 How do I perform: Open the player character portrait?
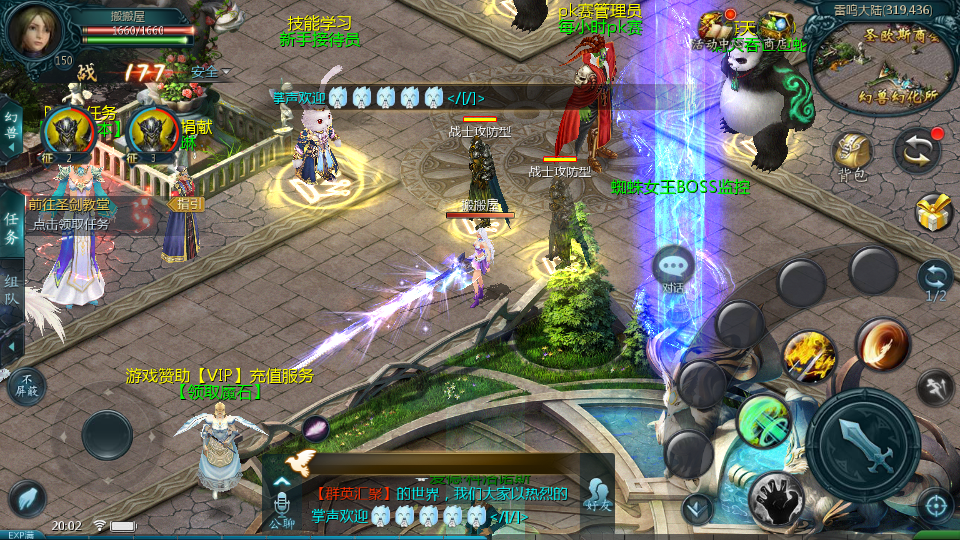tap(34, 30)
